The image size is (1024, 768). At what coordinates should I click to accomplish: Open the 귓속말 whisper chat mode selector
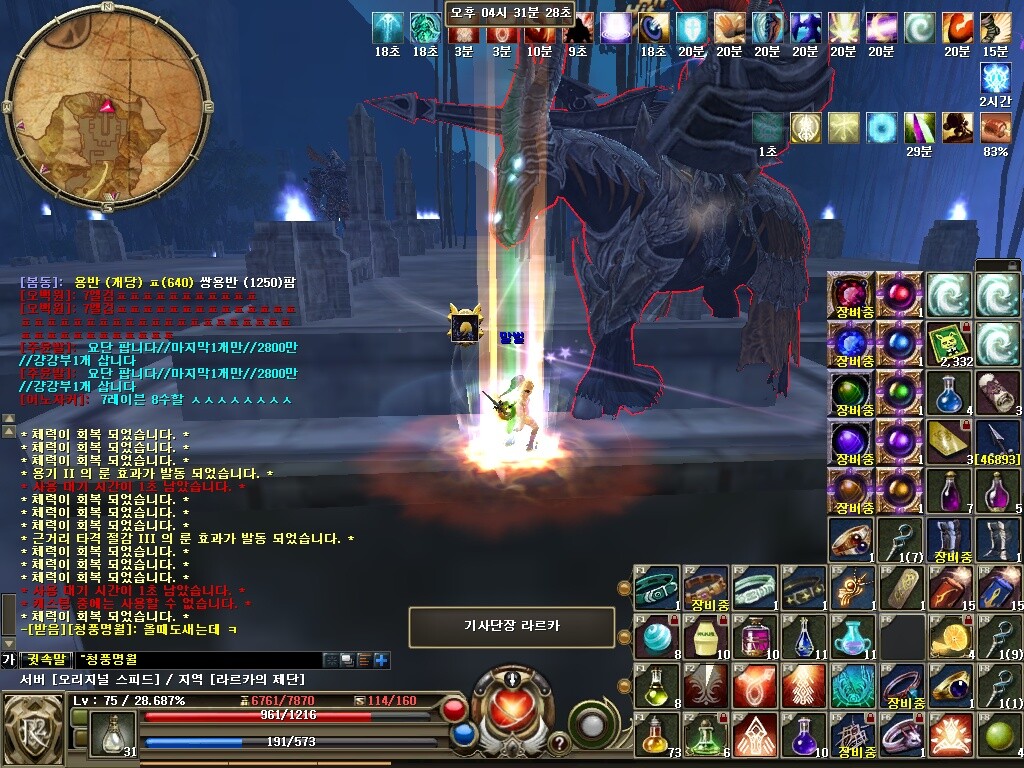pyautogui.click(x=47, y=660)
